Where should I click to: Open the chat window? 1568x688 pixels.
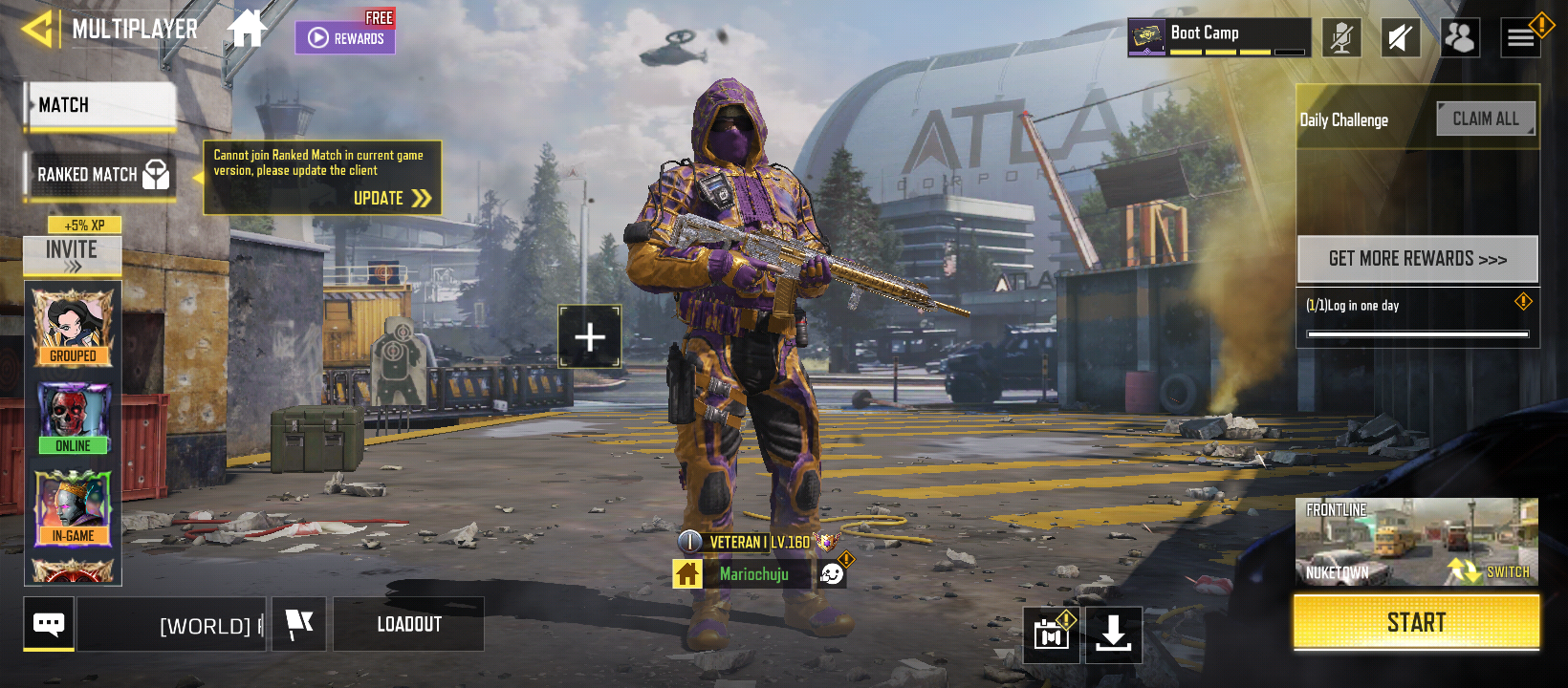point(49,624)
